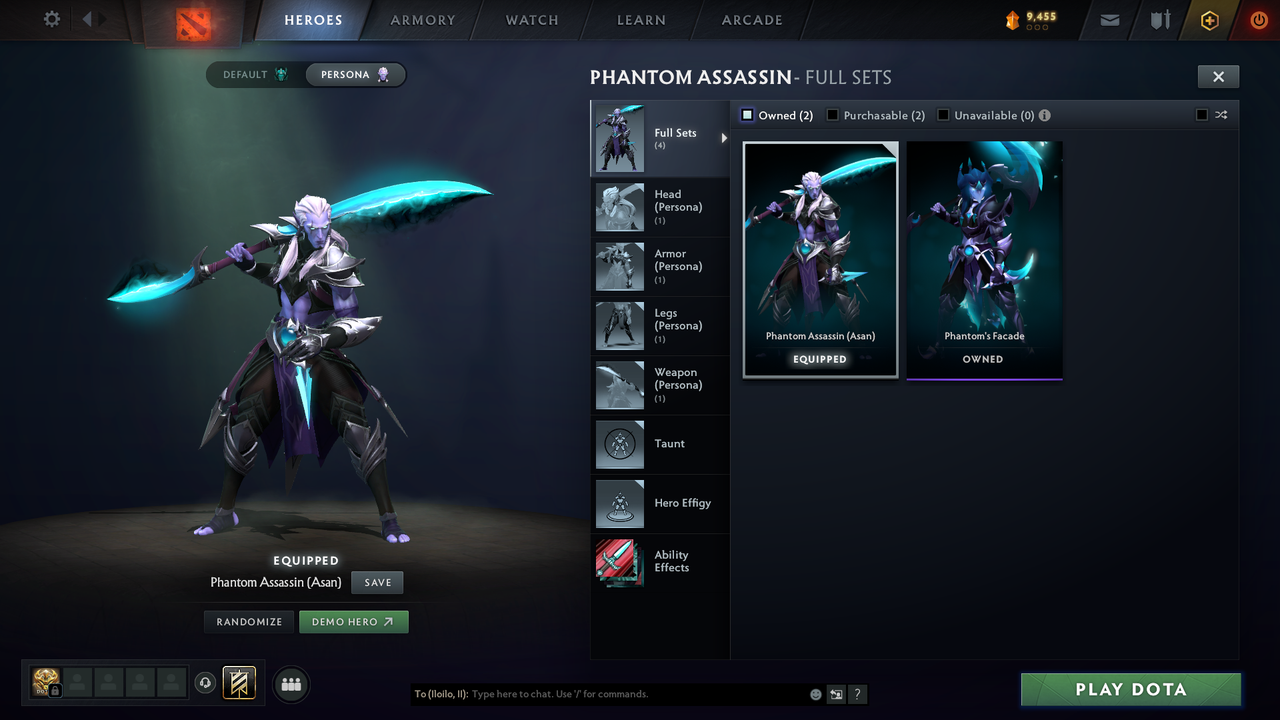This screenshot has height=720, width=1280.
Task: Enable the Purchasable (2) filter
Action: click(833, 115)
